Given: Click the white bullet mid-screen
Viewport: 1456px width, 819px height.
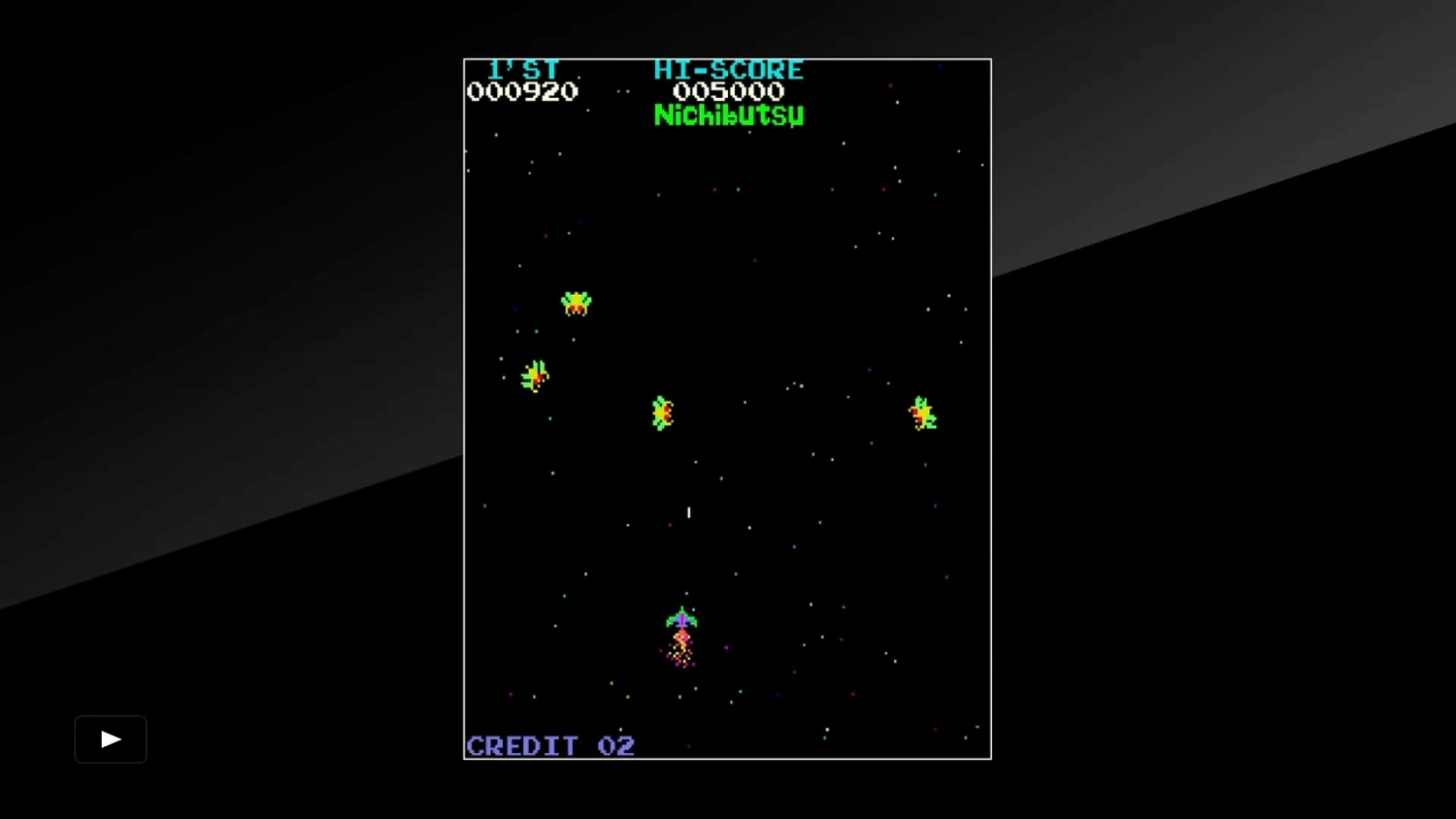Looking at the screenshot, I should [689, 512].
